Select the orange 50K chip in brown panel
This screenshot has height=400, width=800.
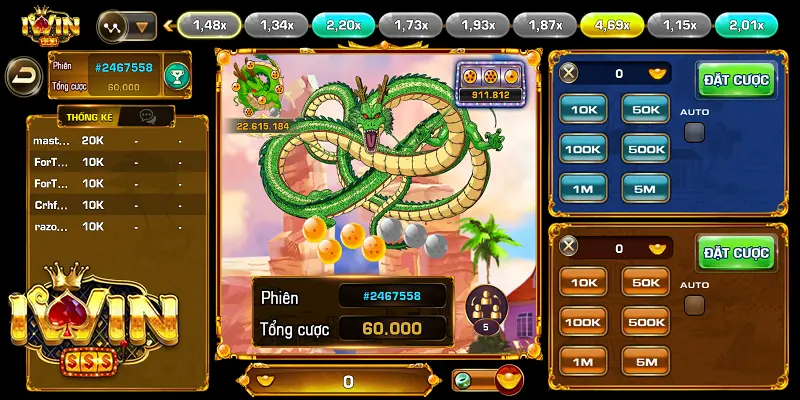(x=645, y=282)
